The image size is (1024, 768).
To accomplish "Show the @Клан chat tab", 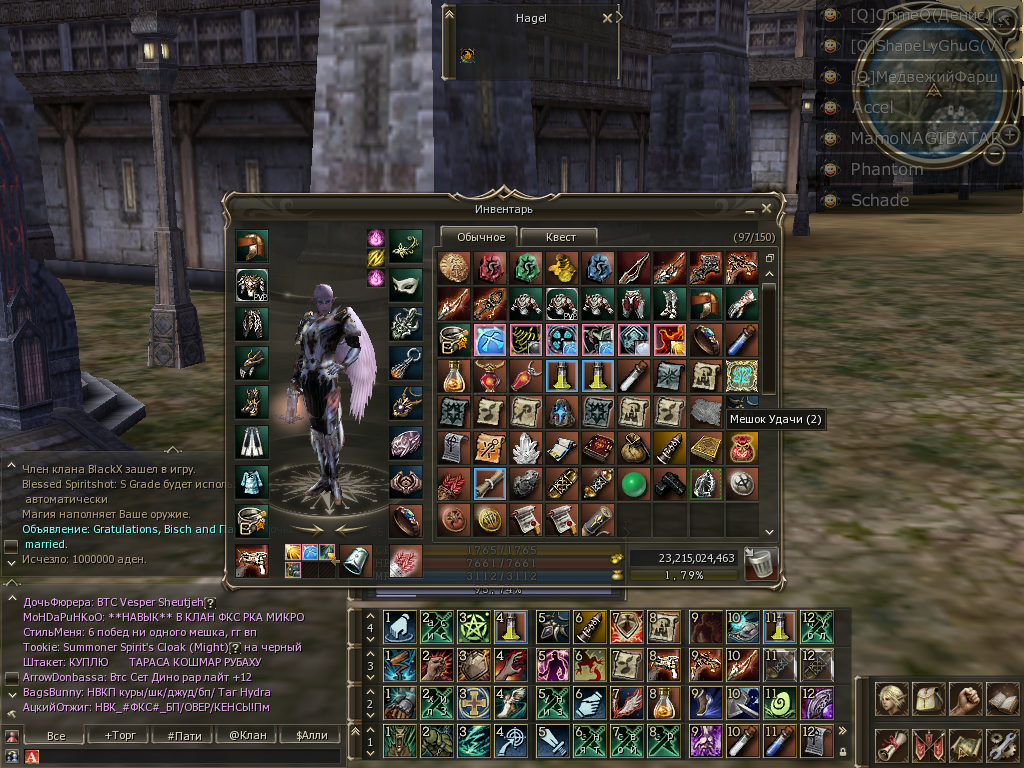I will click(247, 736).
